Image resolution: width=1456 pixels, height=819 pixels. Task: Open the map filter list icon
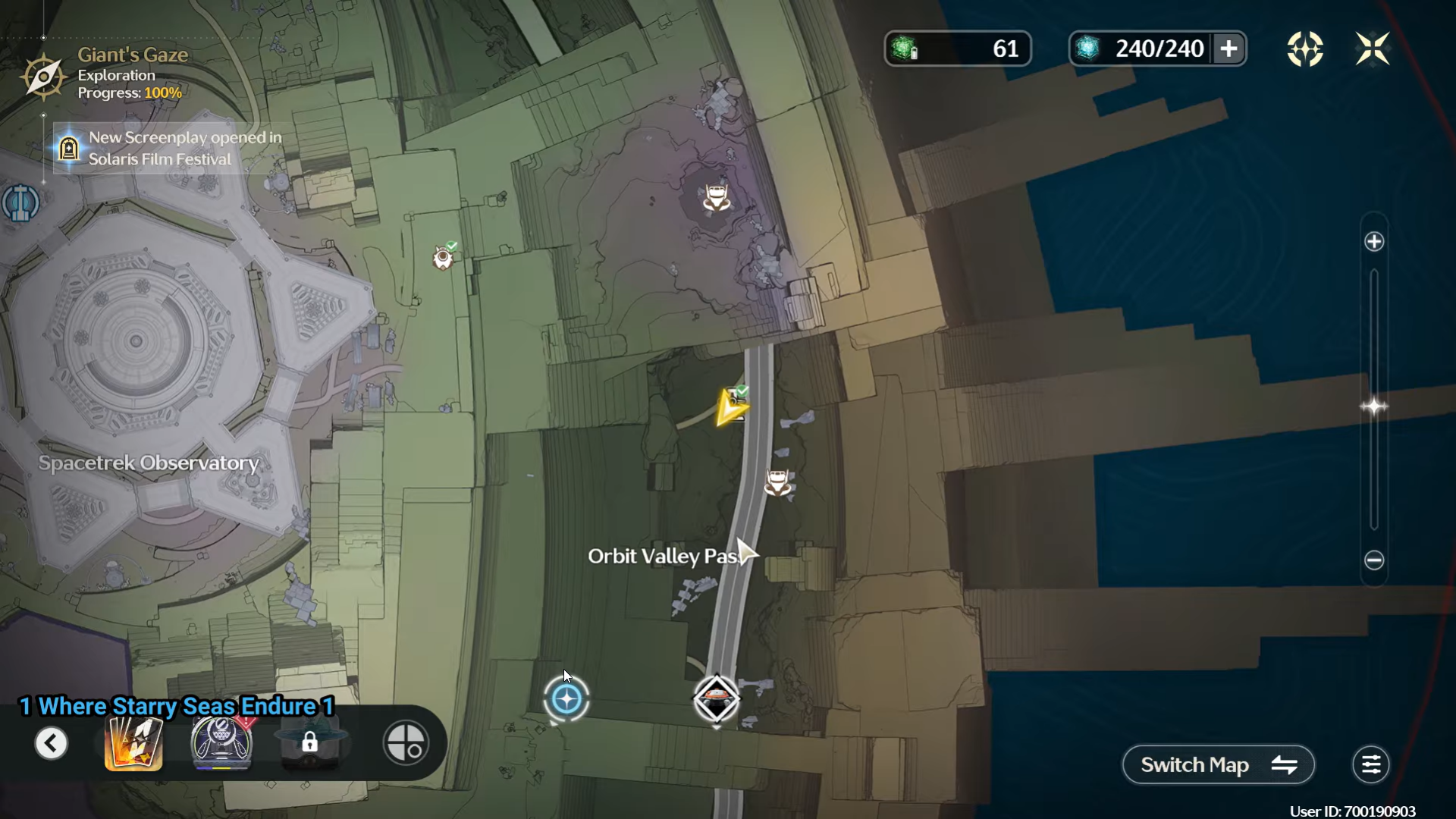(1371, 765)
